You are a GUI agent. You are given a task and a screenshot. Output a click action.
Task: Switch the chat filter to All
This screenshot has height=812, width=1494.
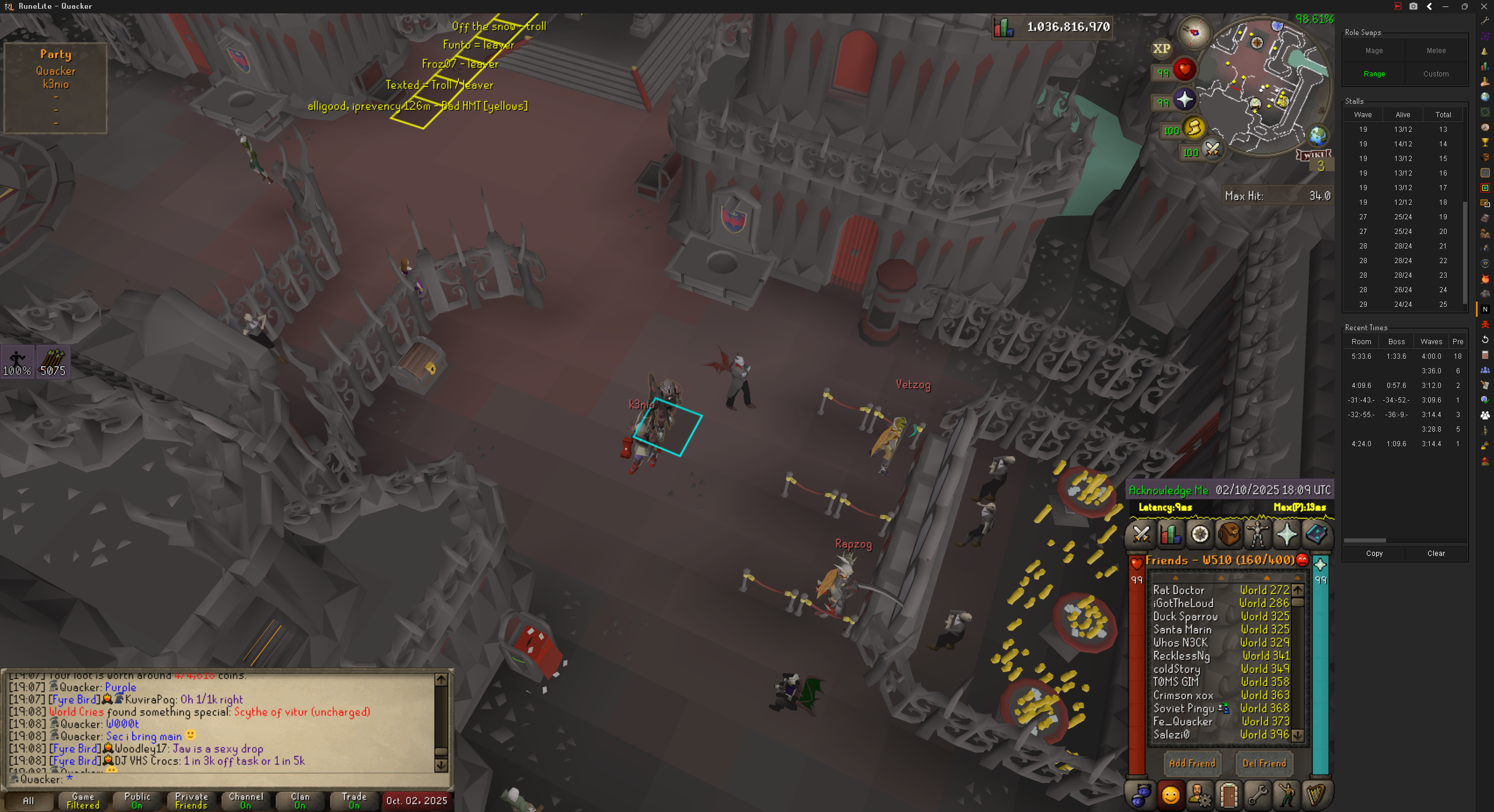click(28, 801)
